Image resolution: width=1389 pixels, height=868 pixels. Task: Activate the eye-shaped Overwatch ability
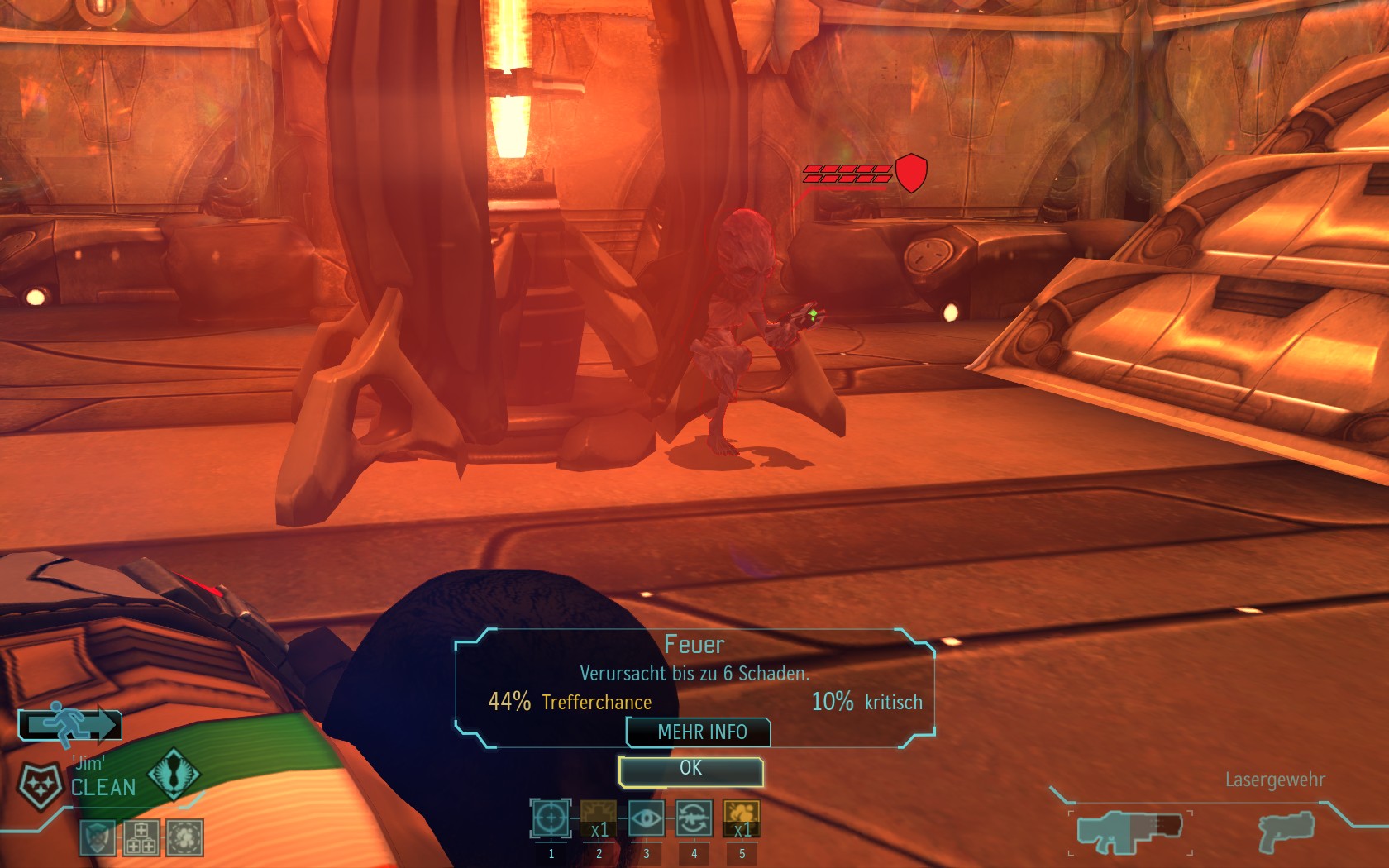(647, 819)
